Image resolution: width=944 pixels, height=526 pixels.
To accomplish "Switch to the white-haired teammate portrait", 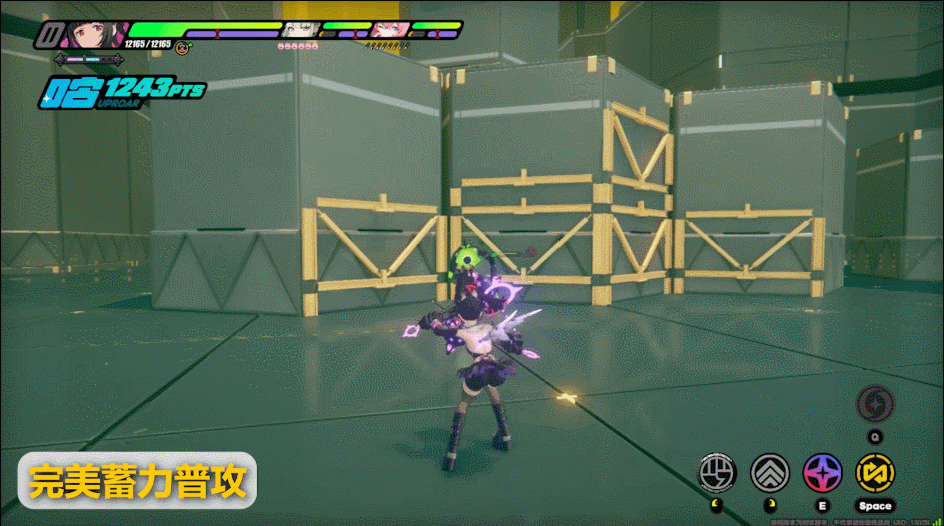I will click(297, 30).
